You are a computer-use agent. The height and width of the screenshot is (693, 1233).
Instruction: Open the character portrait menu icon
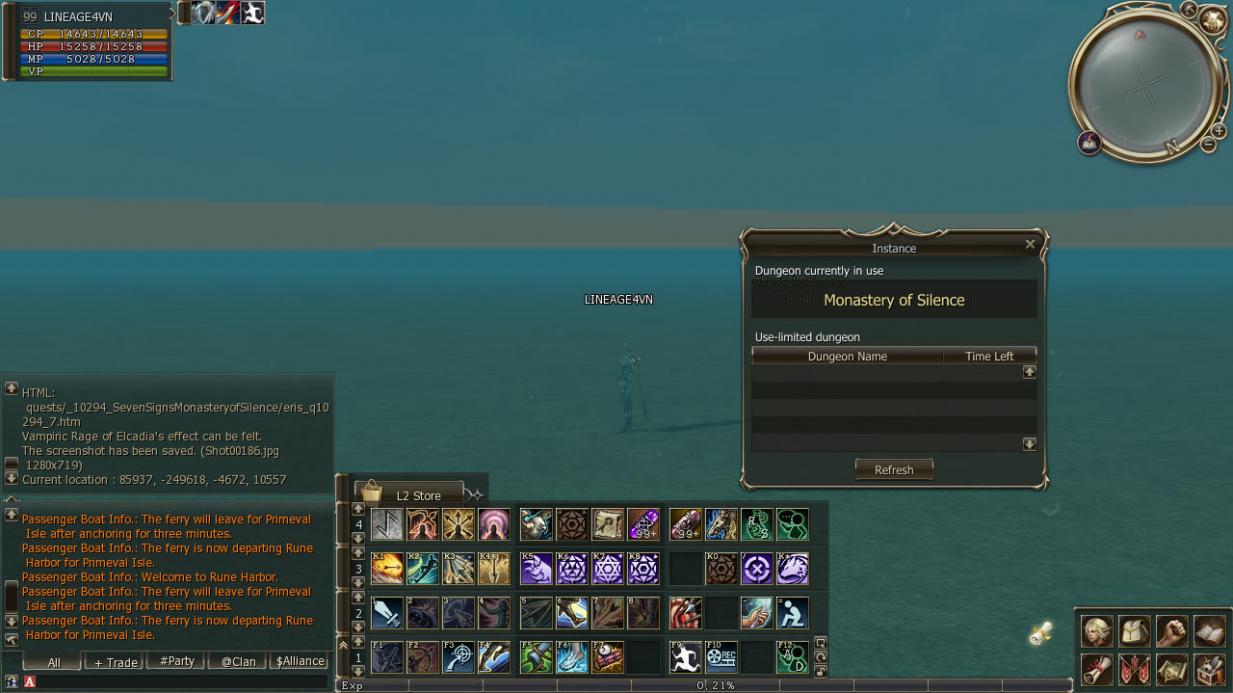click(x=1097, y=631)
